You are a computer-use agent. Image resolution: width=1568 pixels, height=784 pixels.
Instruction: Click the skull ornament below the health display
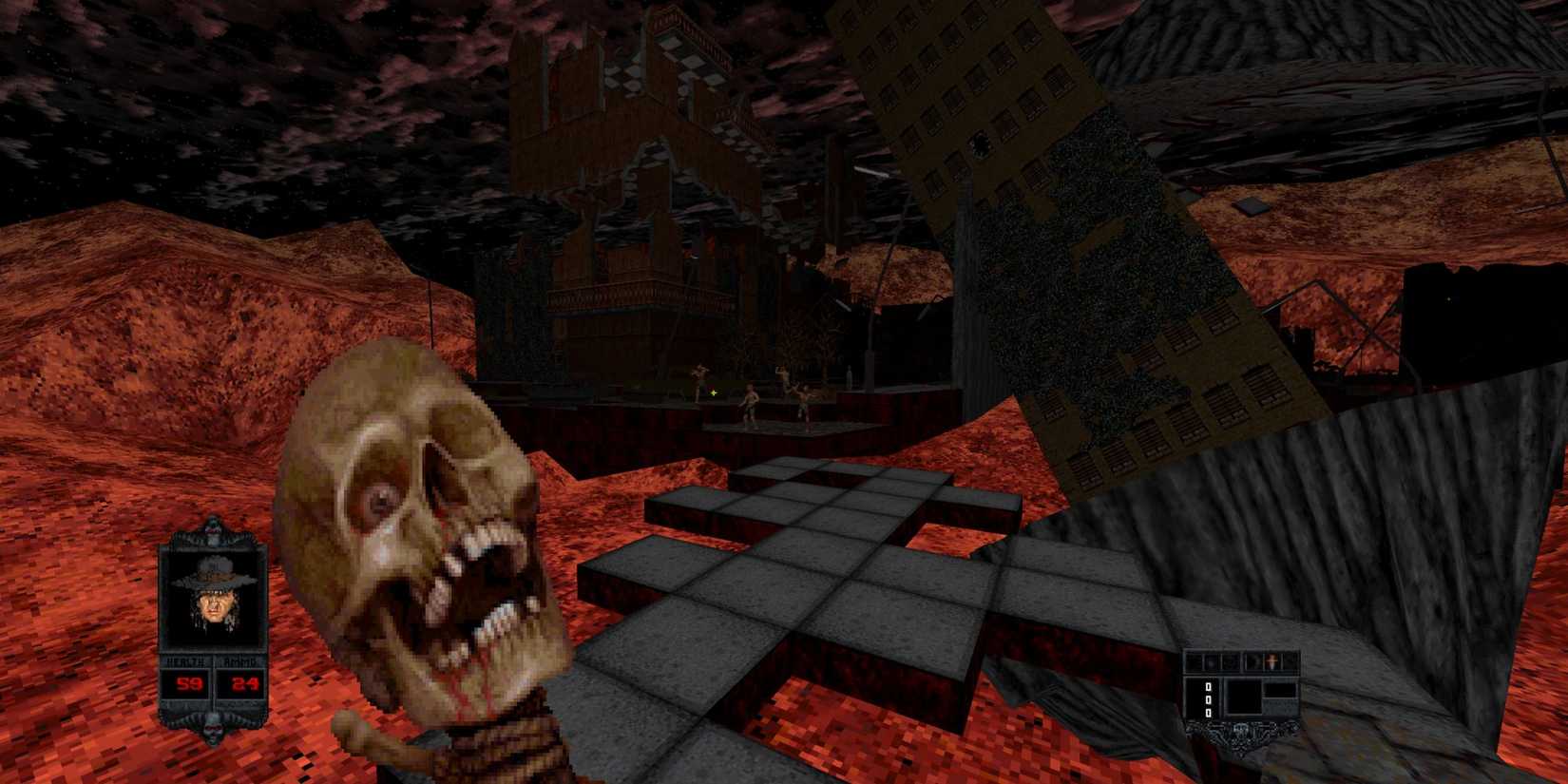213,729
